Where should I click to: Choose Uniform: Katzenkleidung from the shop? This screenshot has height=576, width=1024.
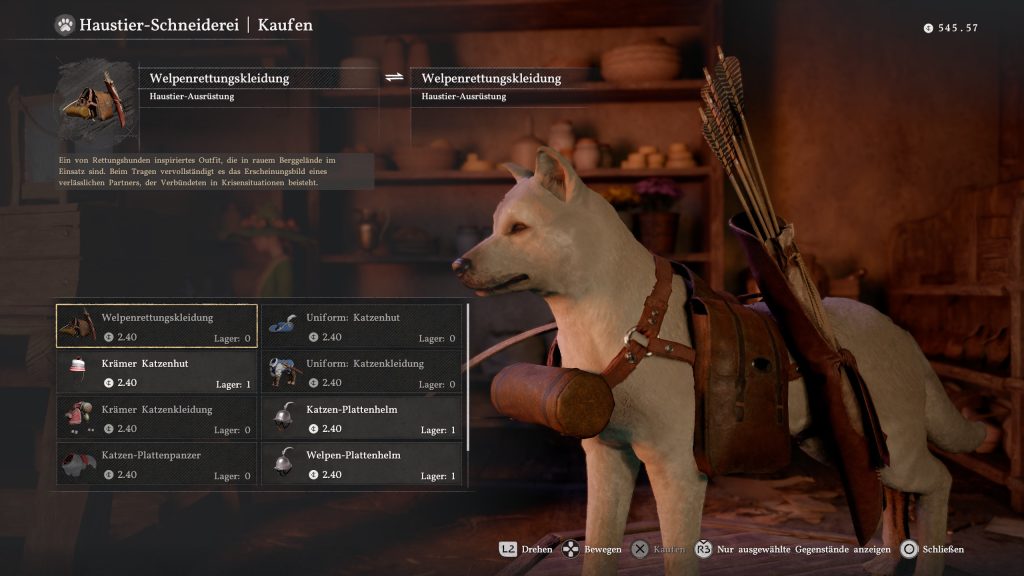coord(362,372)
